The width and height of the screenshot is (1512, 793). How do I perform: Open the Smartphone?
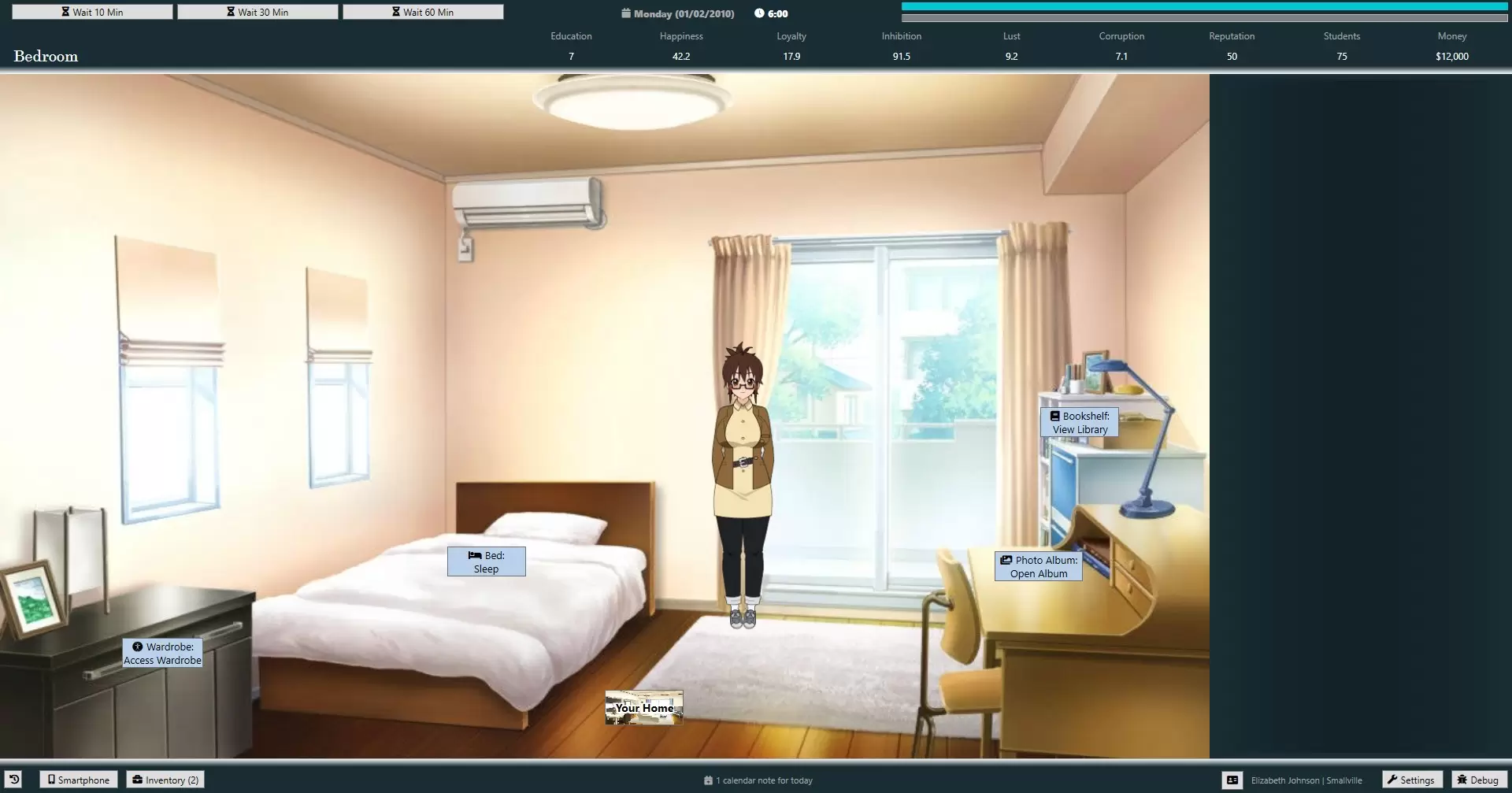point(79,780)
